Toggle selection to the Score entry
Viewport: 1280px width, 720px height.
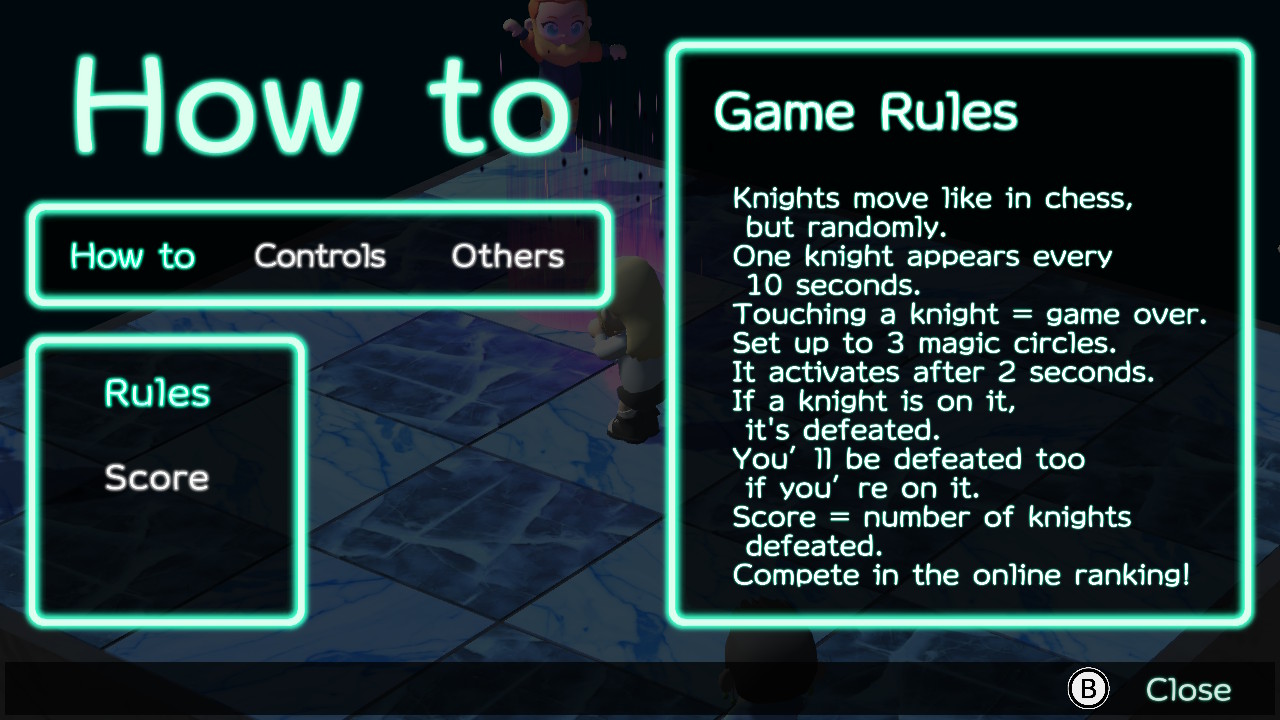(x=155, y=478)
